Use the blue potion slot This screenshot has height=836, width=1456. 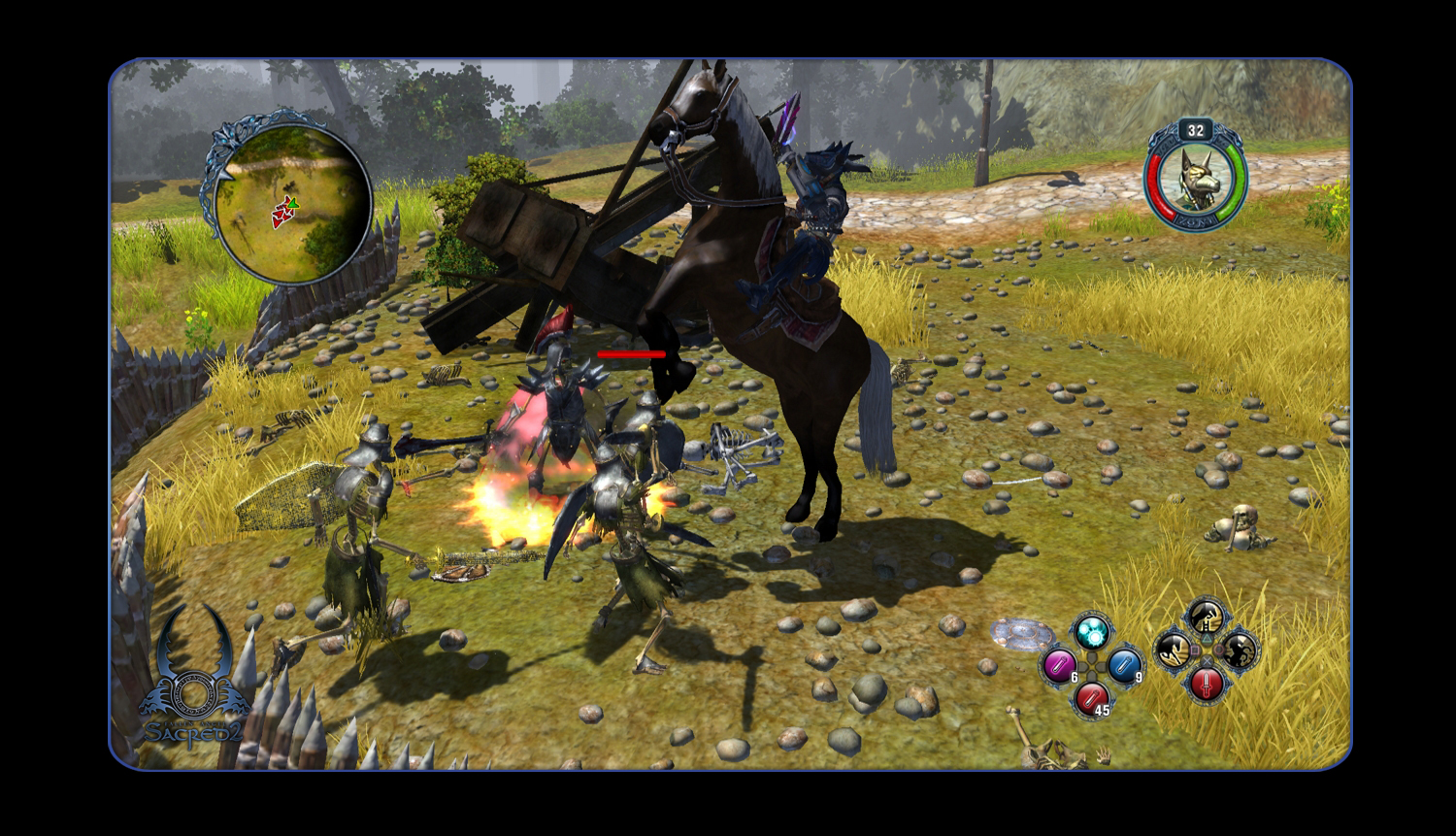tap(1124, 665)
